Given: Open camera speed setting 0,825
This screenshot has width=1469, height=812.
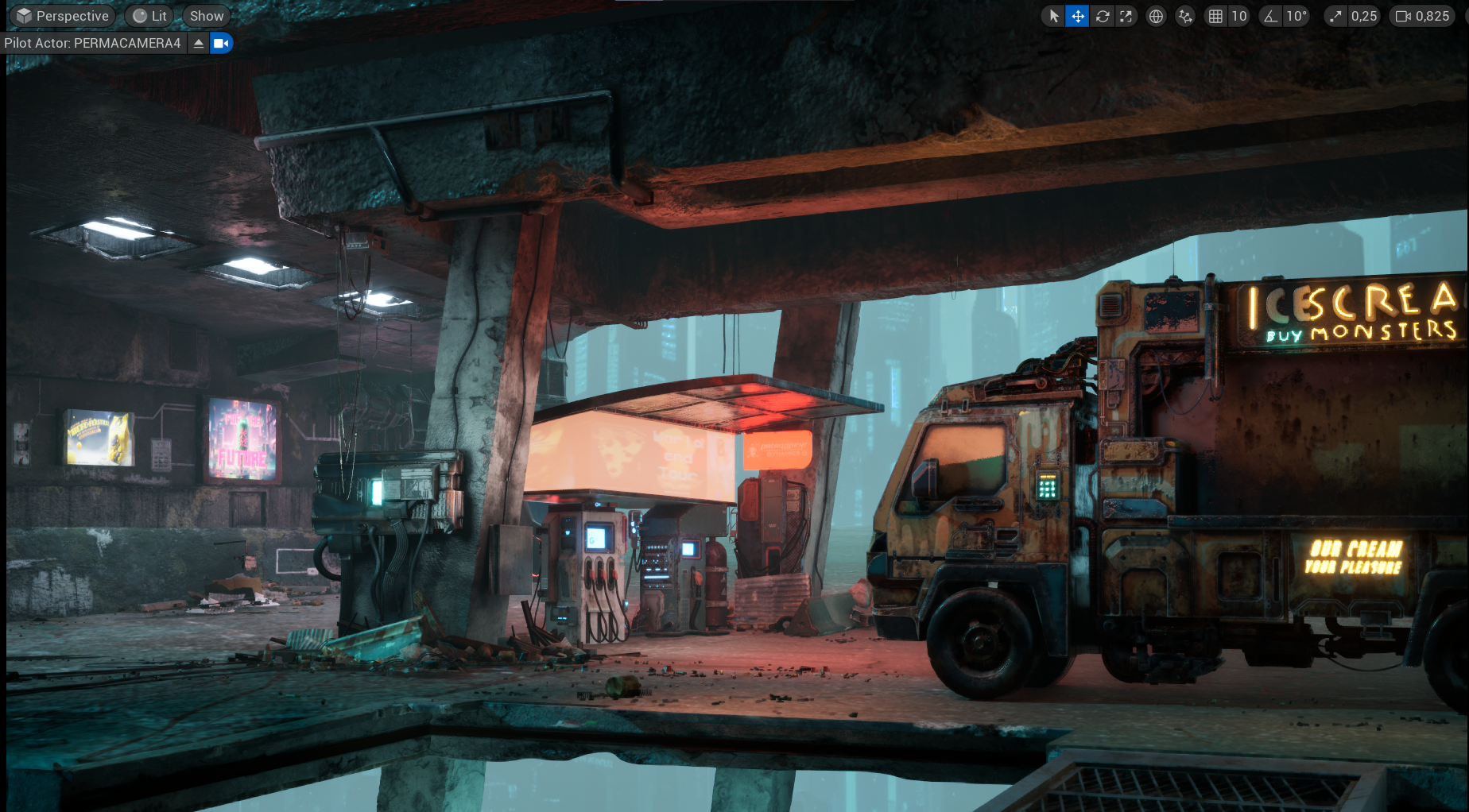Looking at the screenshot, I should click(x=1423, y=16).
